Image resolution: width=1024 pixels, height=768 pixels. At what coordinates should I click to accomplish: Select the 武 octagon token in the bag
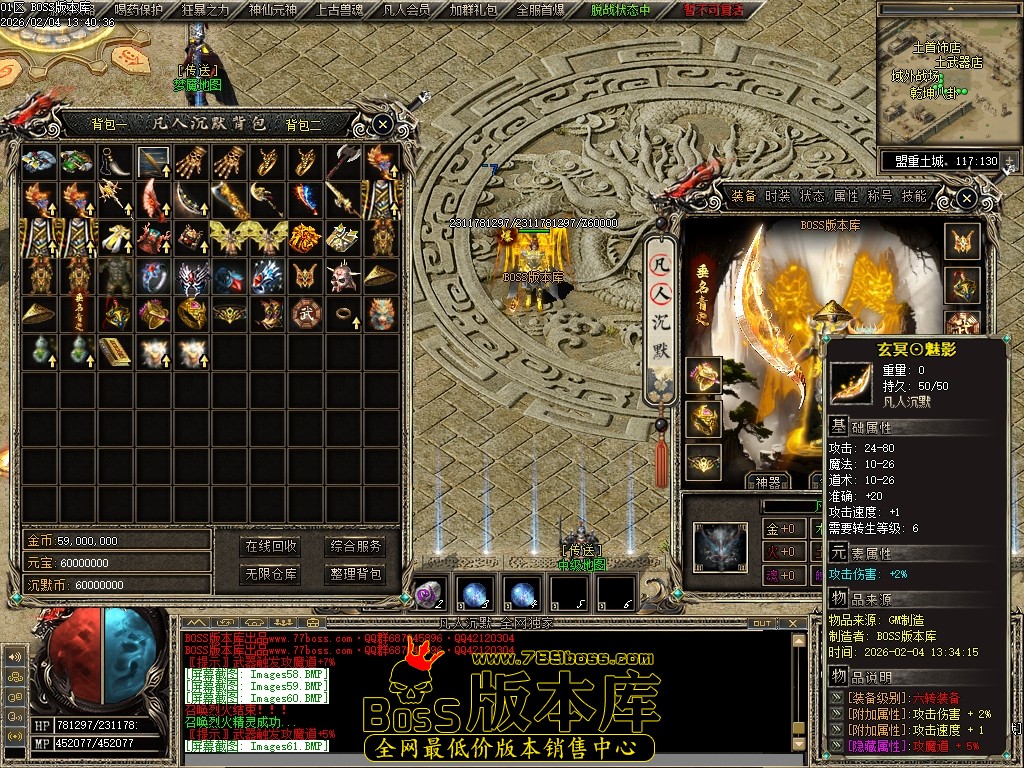[304, 313]
